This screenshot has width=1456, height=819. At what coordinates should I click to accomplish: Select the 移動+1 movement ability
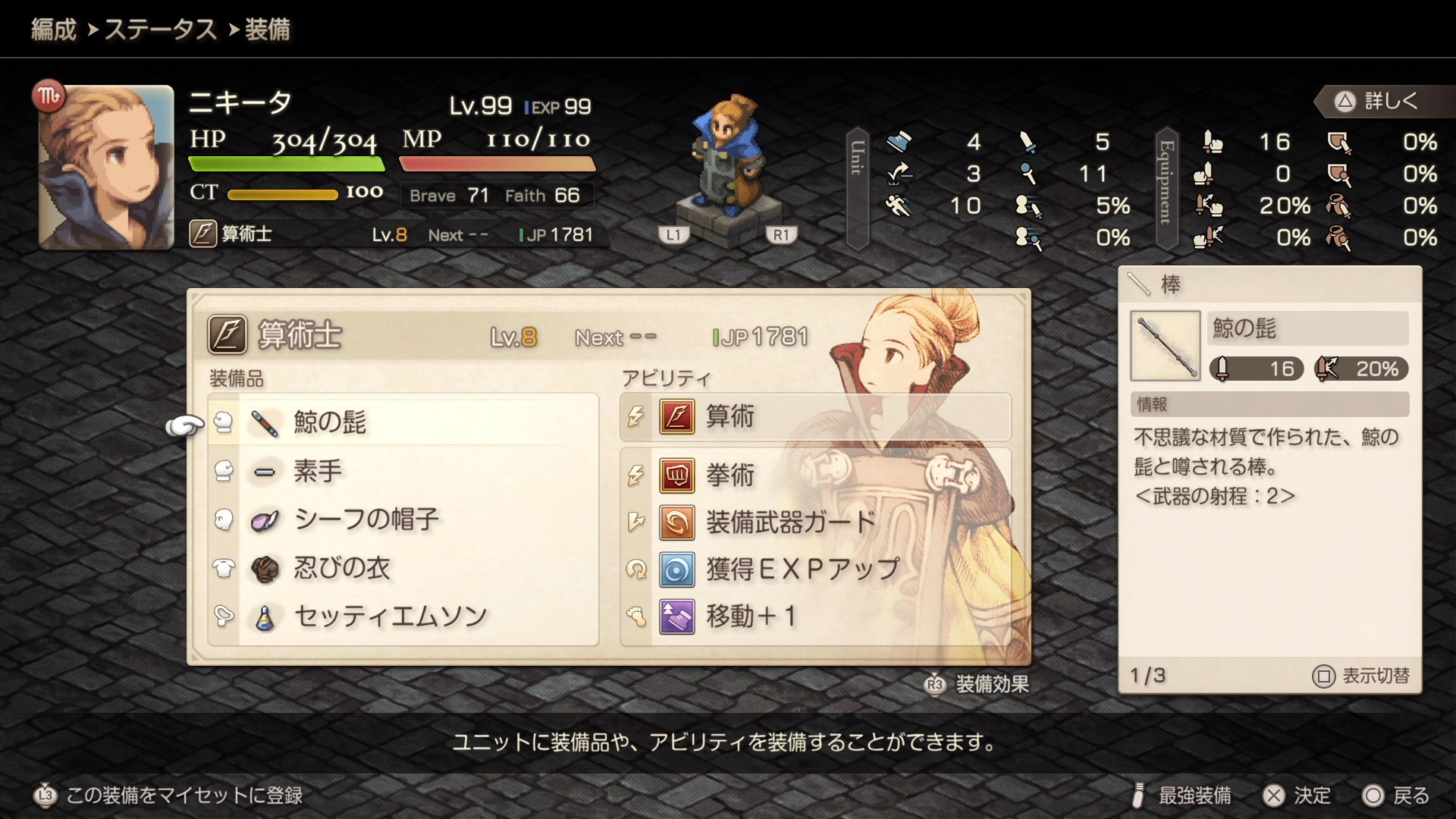pyautogui.click(x=815, y=616)
